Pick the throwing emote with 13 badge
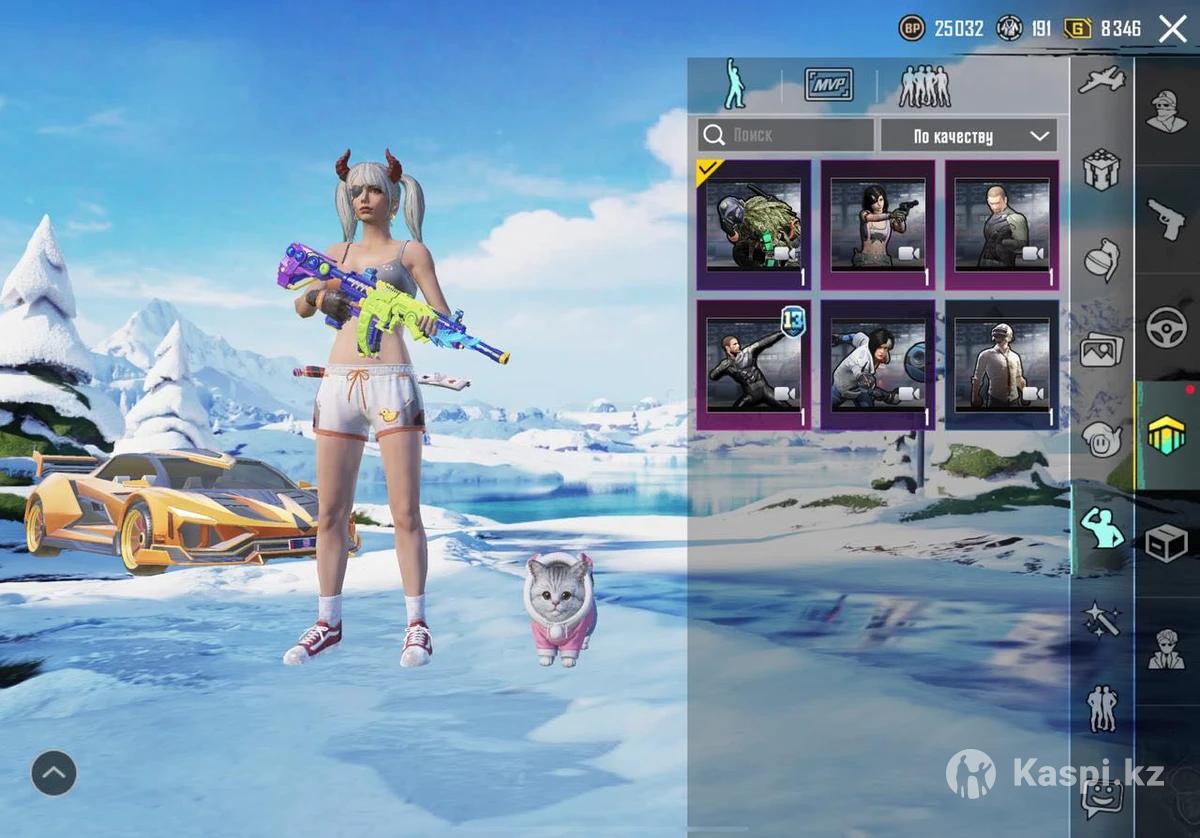 coord(754,365)
